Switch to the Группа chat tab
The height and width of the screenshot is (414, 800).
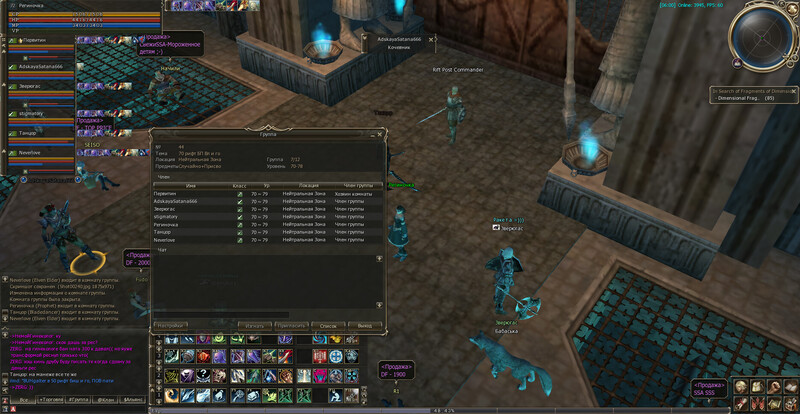pos(78,399)
